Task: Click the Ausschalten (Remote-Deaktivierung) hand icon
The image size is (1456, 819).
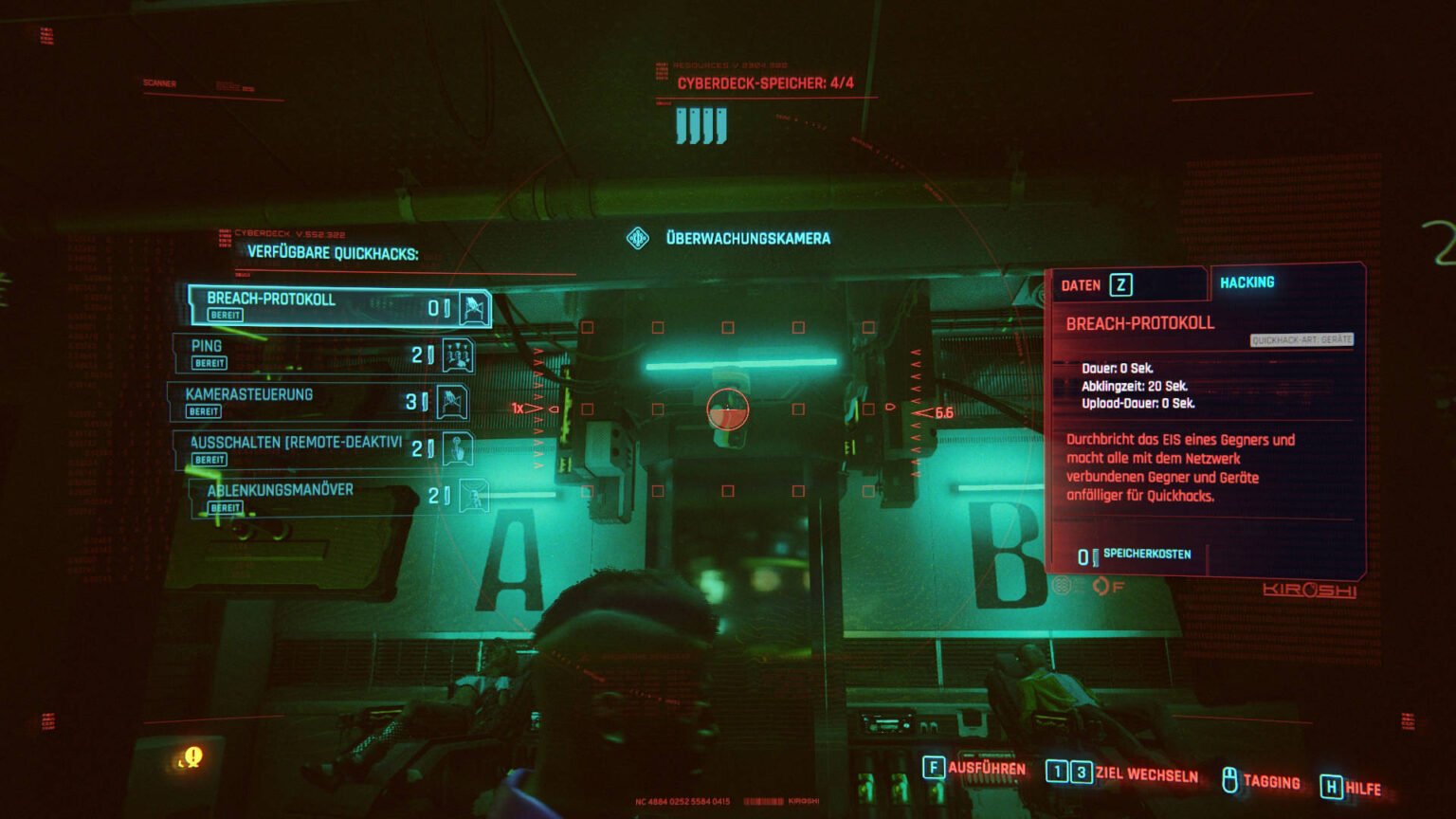Action: (458, 446)
